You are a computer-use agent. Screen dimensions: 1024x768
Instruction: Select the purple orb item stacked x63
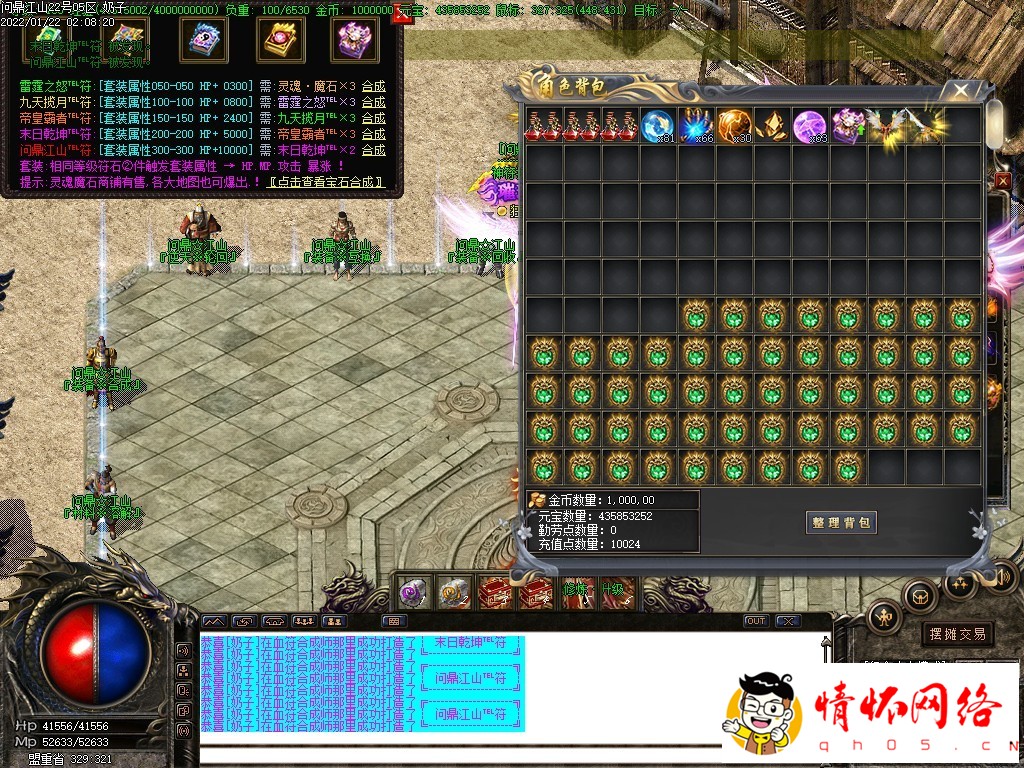pos(810,125)
